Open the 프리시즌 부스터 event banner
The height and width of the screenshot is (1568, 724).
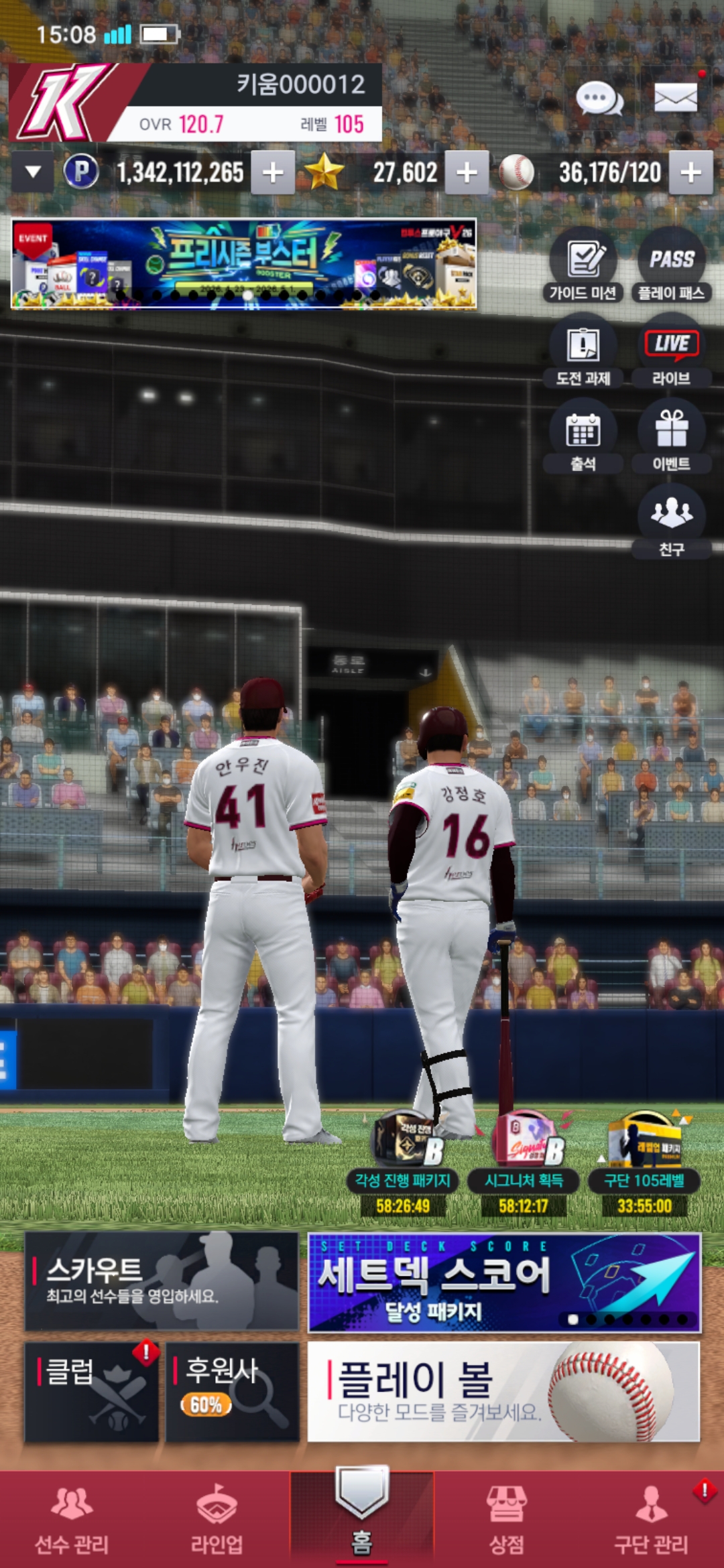(x=244, y=264)
